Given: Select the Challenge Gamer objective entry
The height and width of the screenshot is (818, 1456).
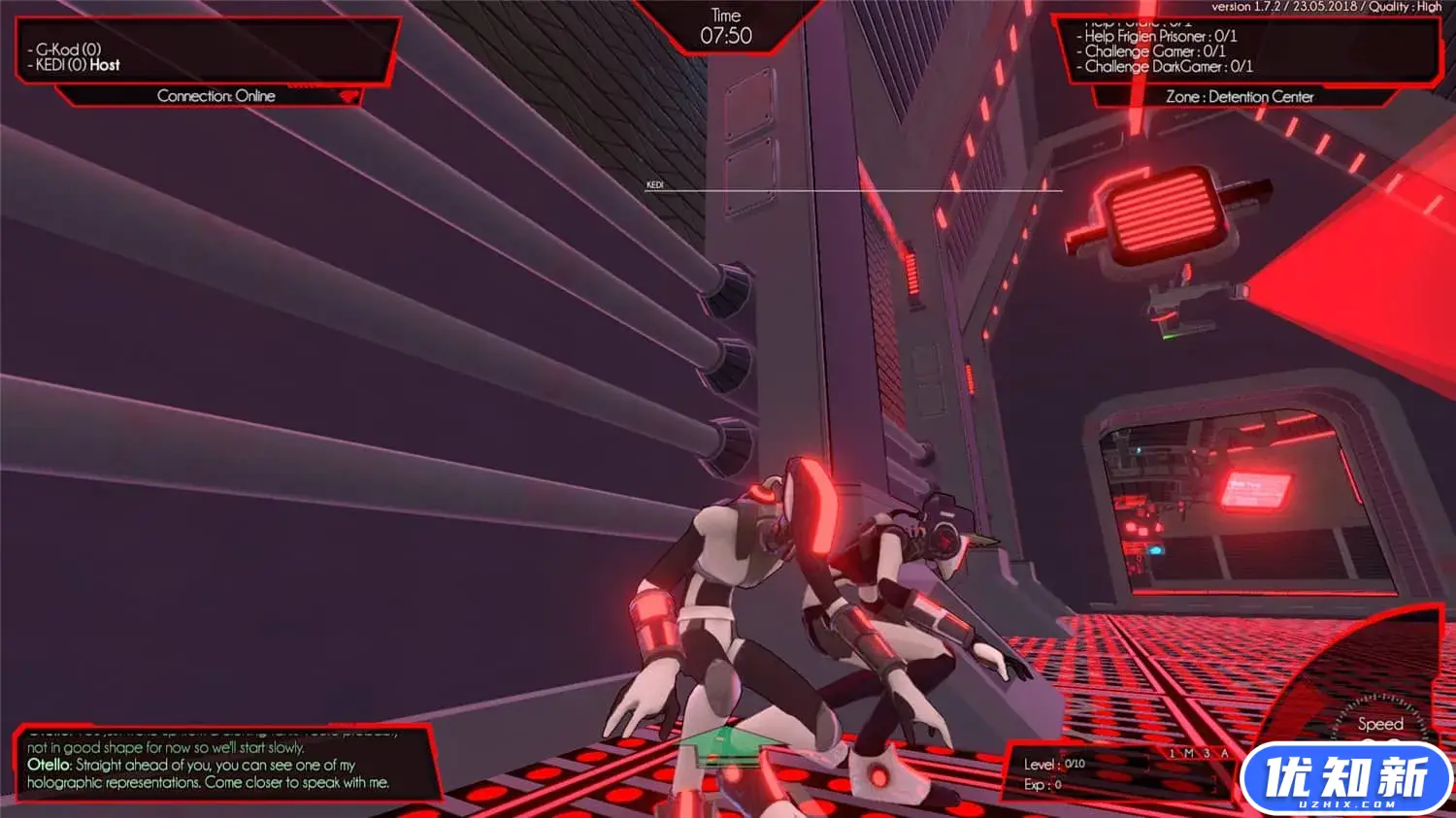Looking at the screenshot, I should click(1154, 51).
